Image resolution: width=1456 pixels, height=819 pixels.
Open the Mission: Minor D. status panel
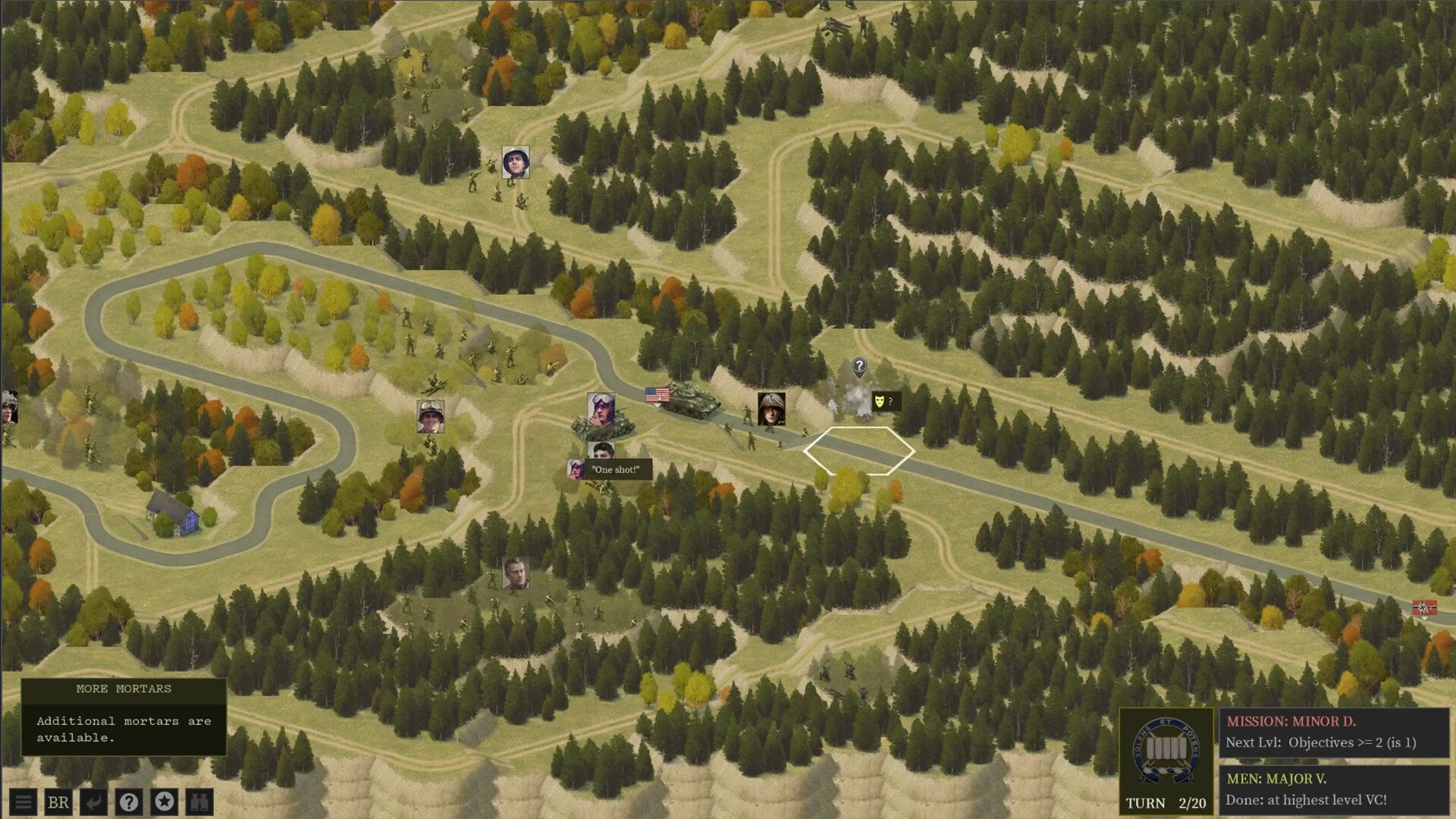(1334, 733)
